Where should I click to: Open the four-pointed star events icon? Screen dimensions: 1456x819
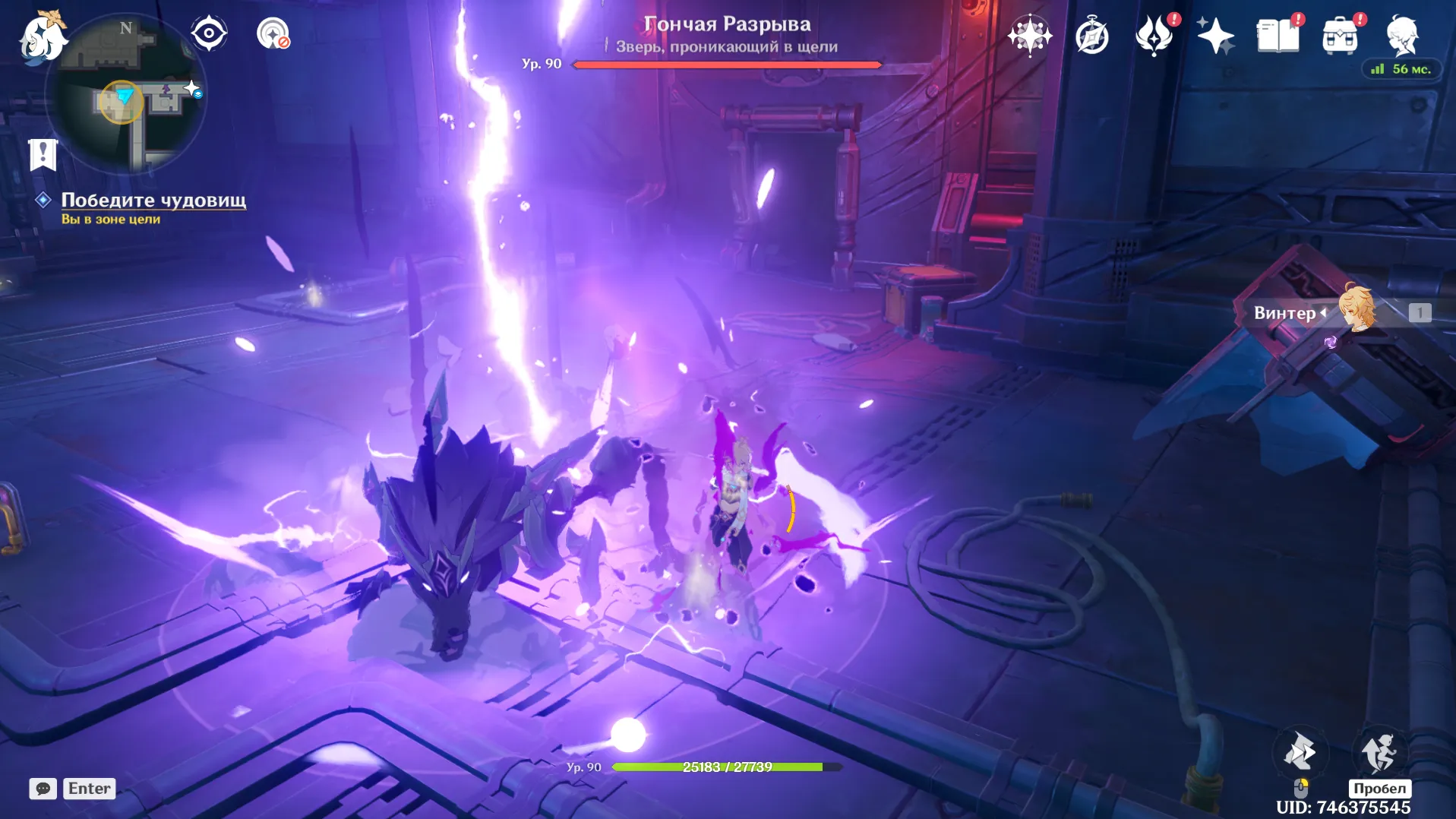(1215, 36)
